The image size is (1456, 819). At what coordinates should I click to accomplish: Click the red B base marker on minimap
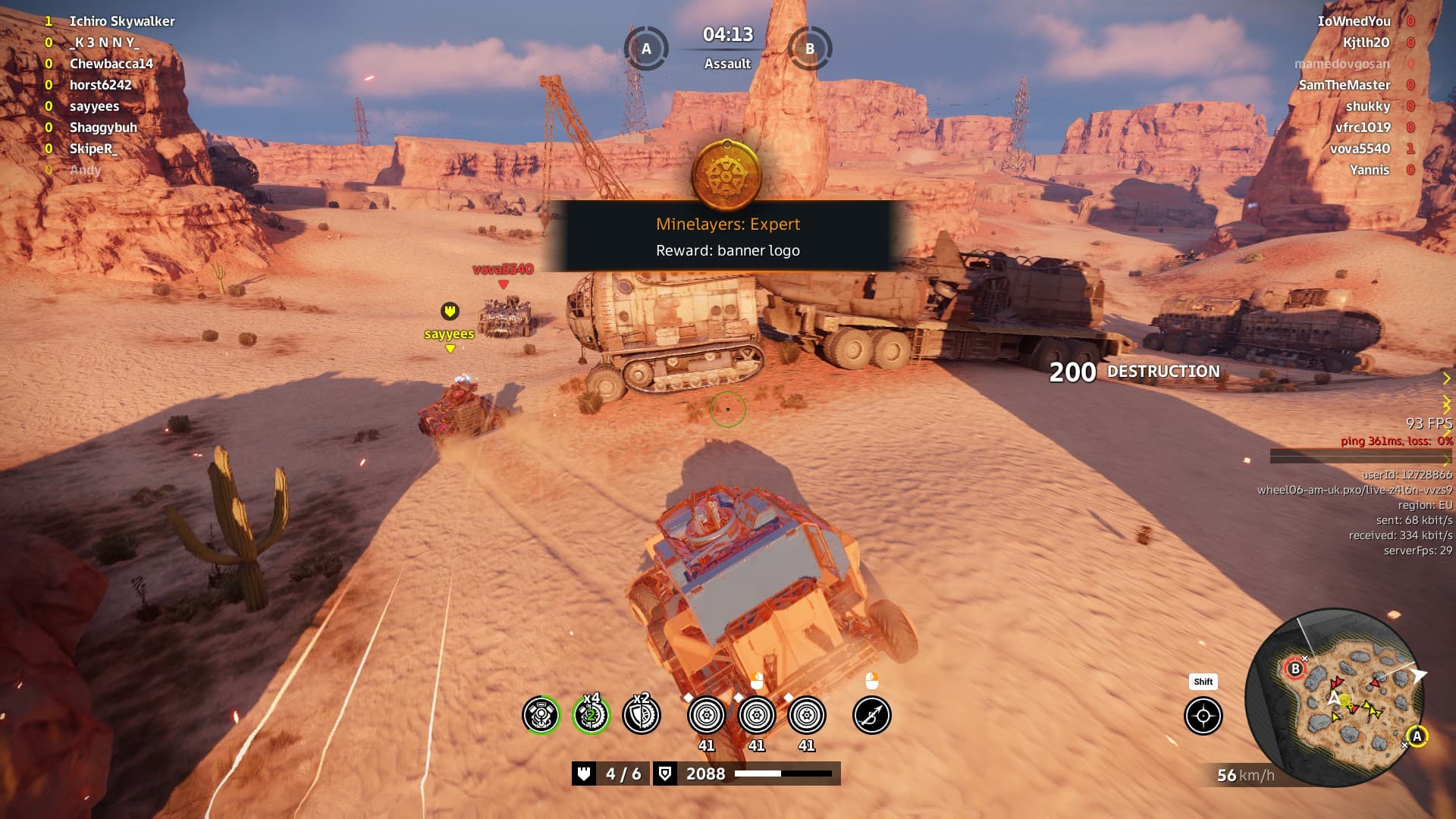pos(1295,669)
